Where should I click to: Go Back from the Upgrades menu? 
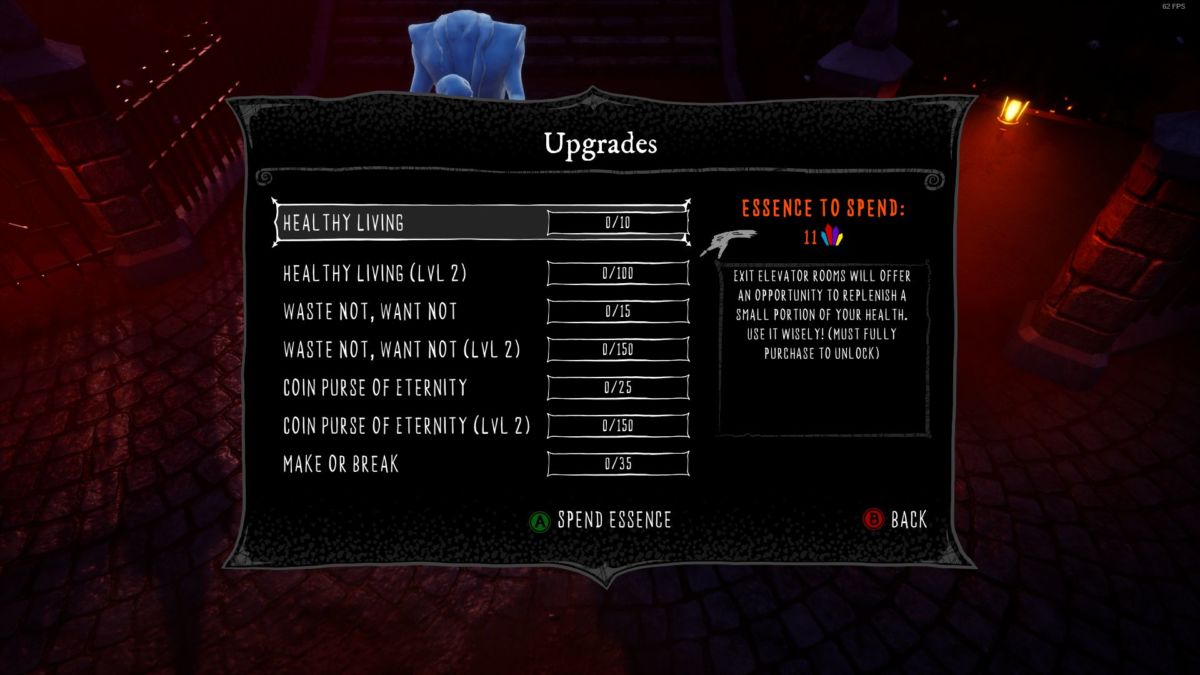tap(896, 520)
